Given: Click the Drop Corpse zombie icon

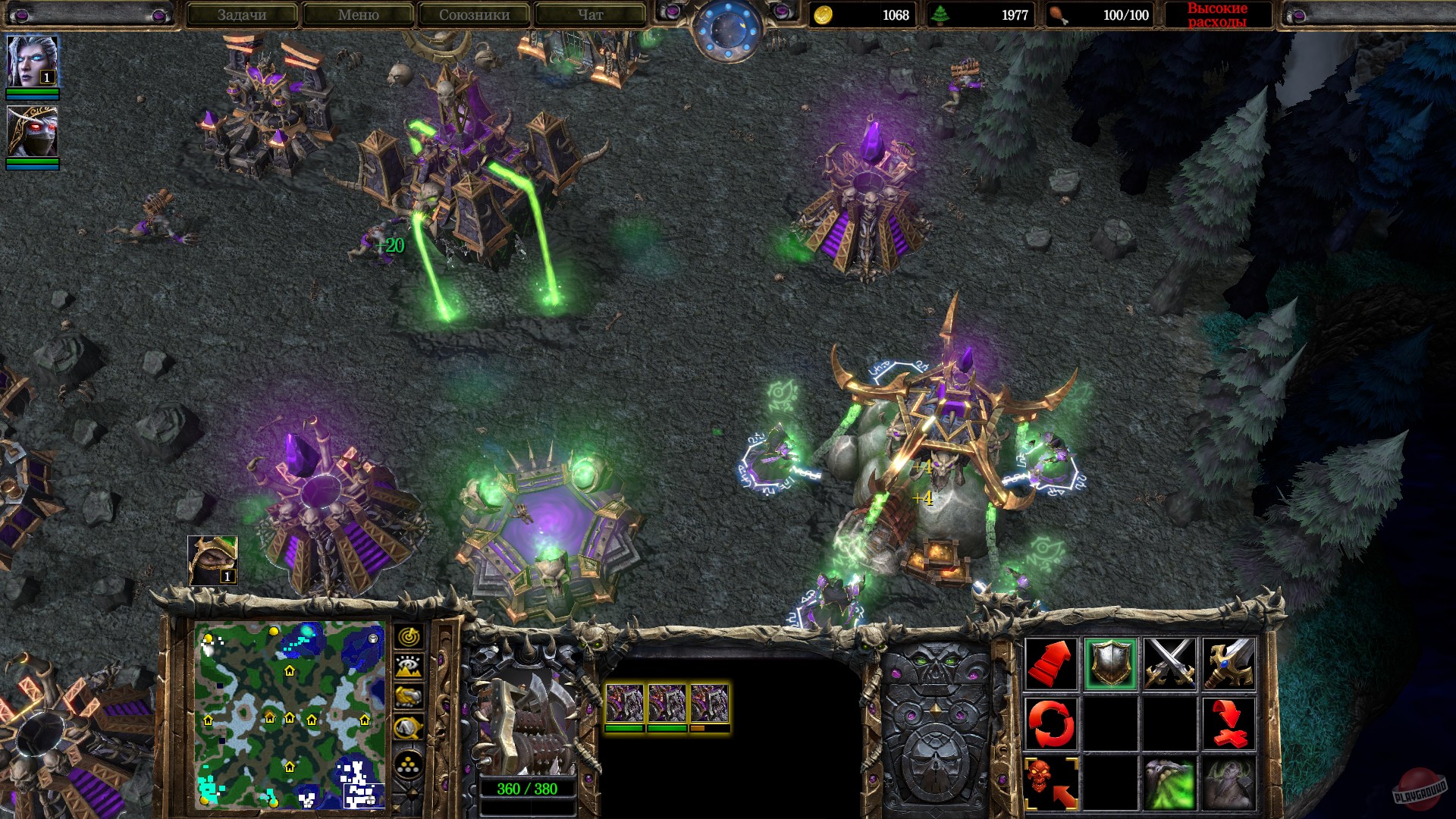Looking at the screenshot, I should pos(1230,781).
